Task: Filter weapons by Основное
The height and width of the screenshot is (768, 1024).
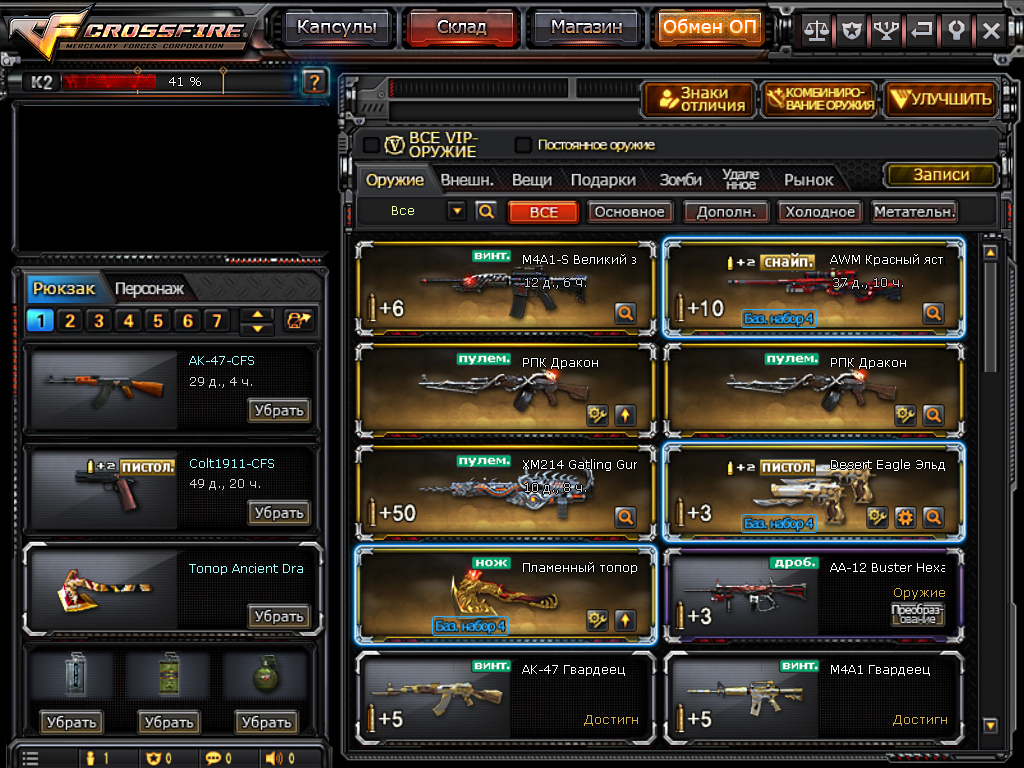Action: pyautogui.click(x=628, y=212)
